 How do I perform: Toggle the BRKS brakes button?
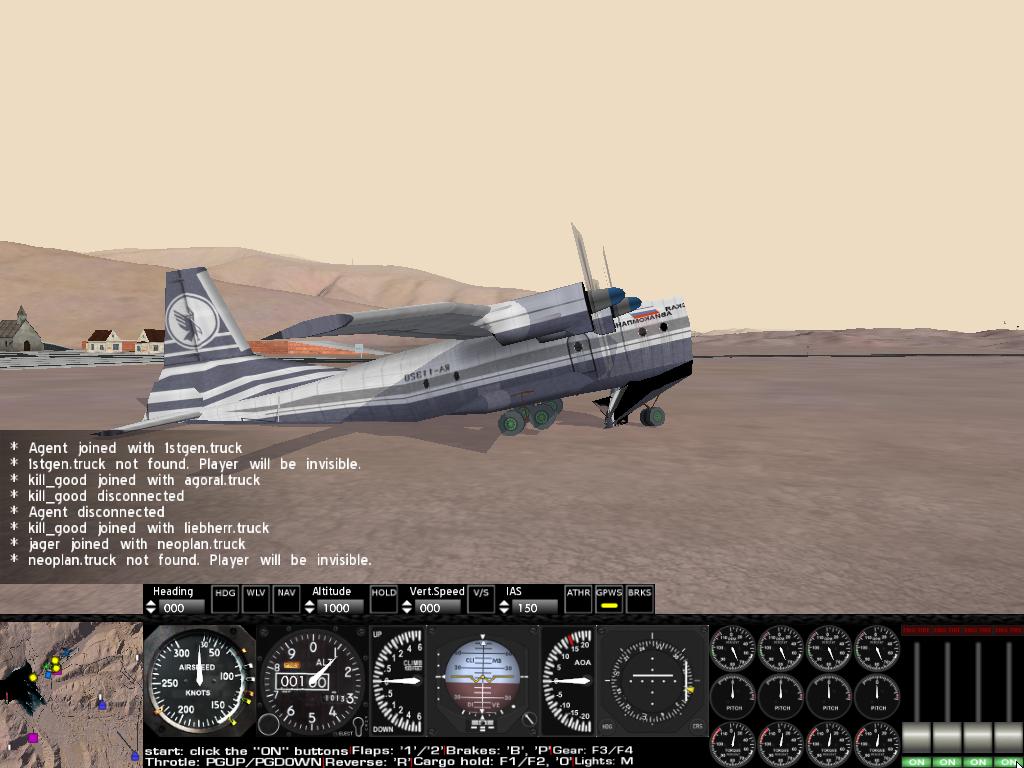click(640, 598)
